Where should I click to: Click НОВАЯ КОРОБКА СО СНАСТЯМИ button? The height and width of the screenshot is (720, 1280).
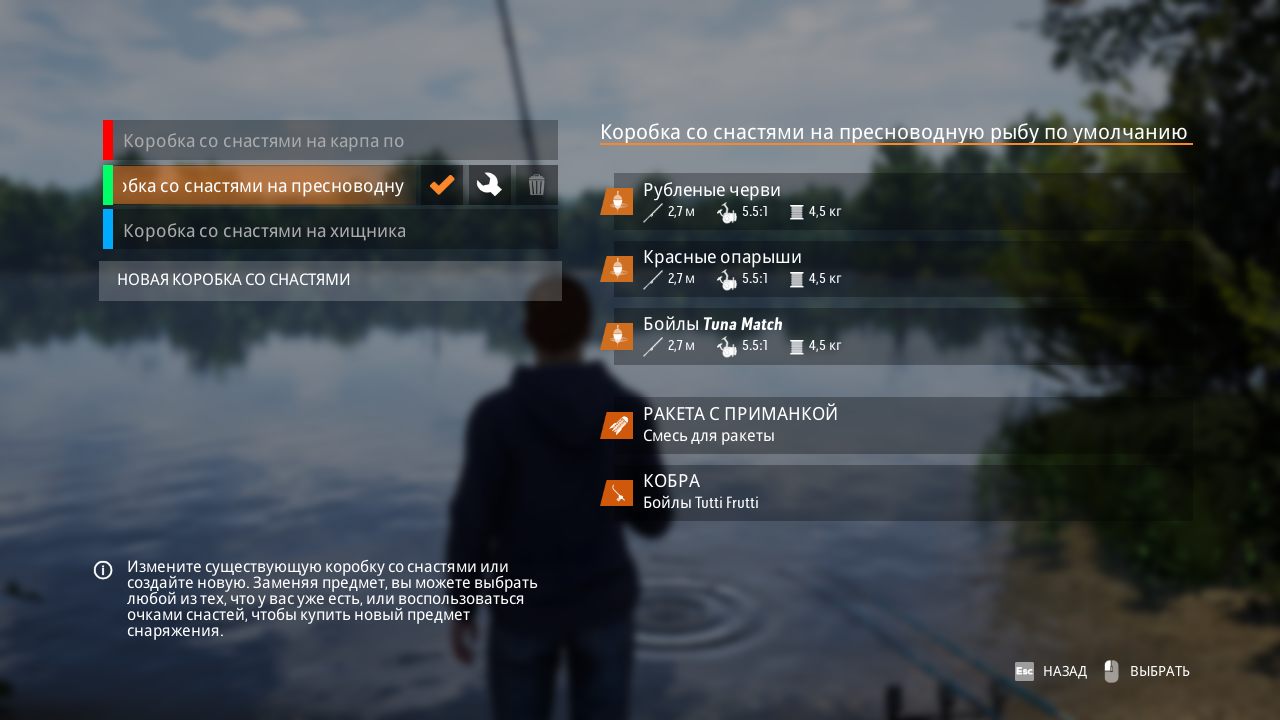click(330, 280)
